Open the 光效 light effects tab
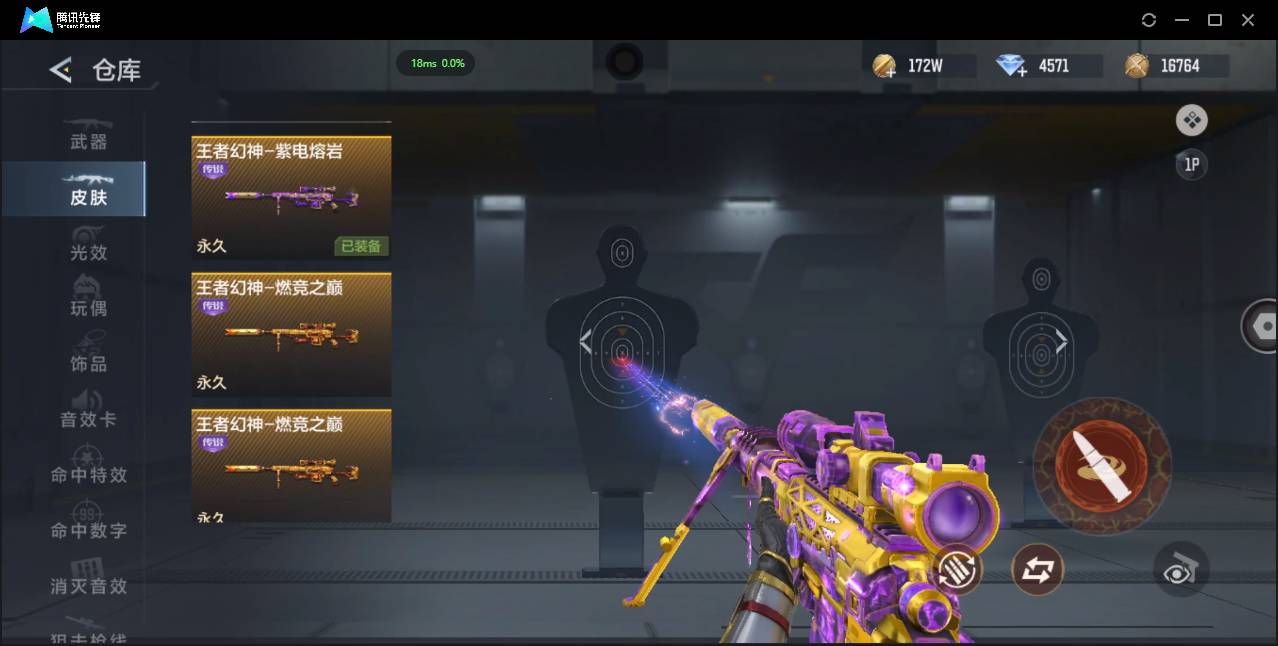Viewport: 1278px width, 646px height. click(88, 246)
